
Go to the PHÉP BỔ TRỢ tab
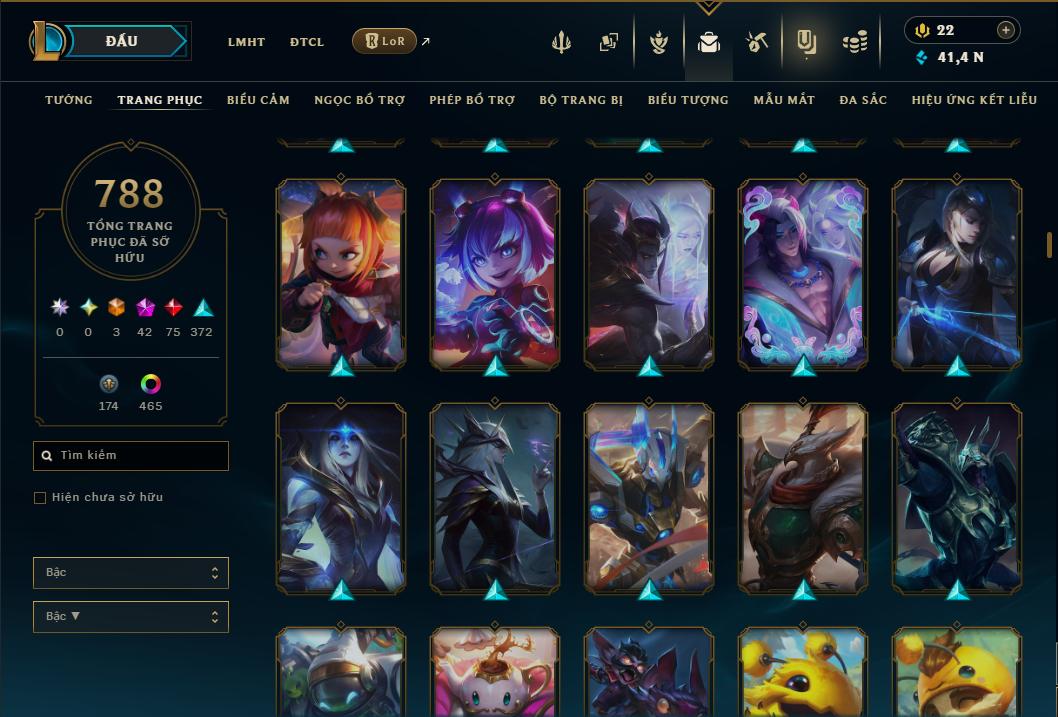pos(472,100)
